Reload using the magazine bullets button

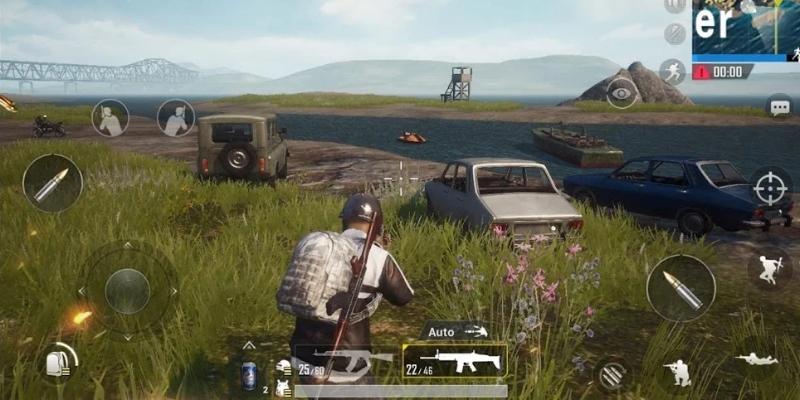[612, 374]
